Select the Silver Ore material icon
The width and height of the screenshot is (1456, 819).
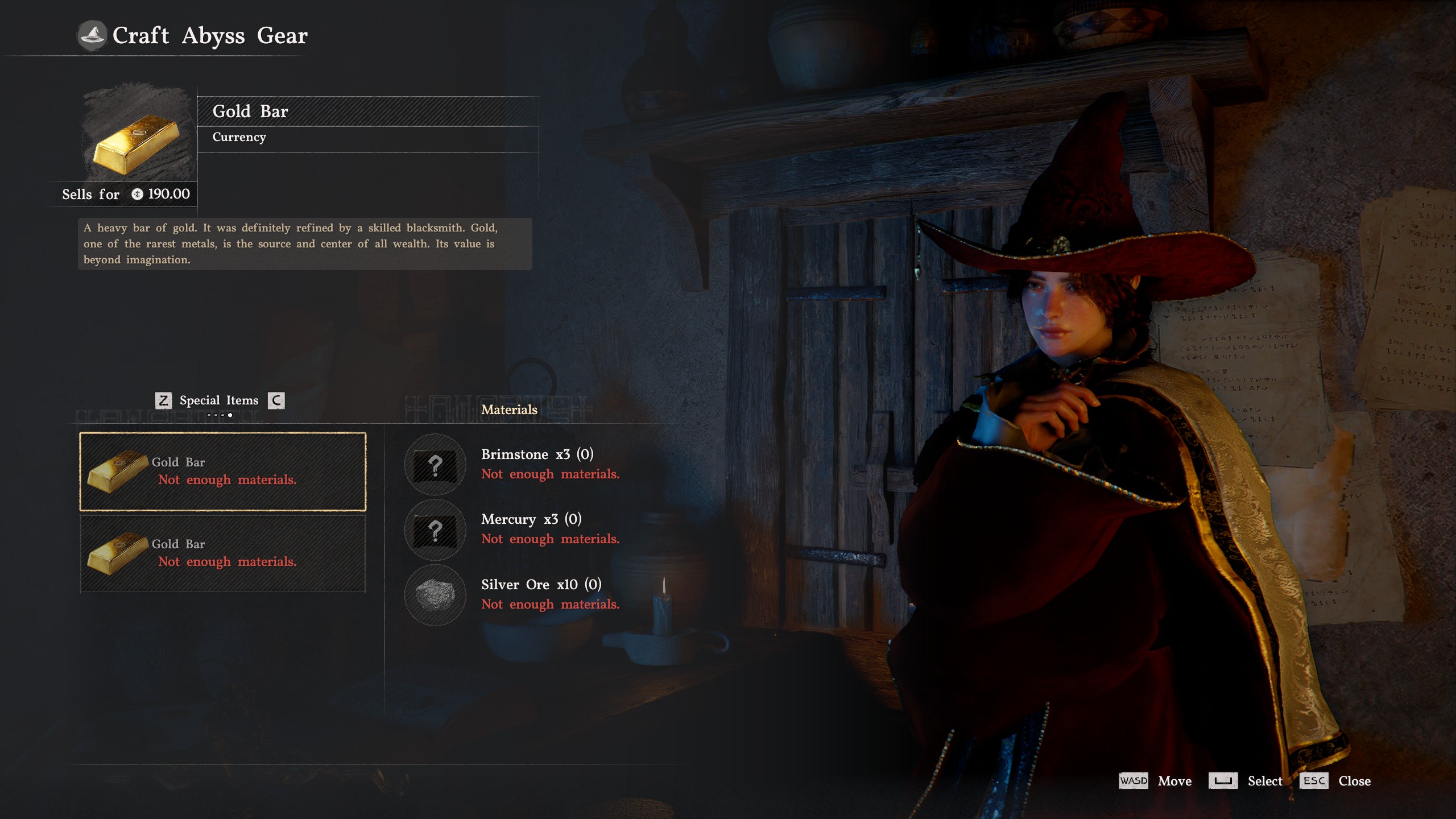pos(435,595)
